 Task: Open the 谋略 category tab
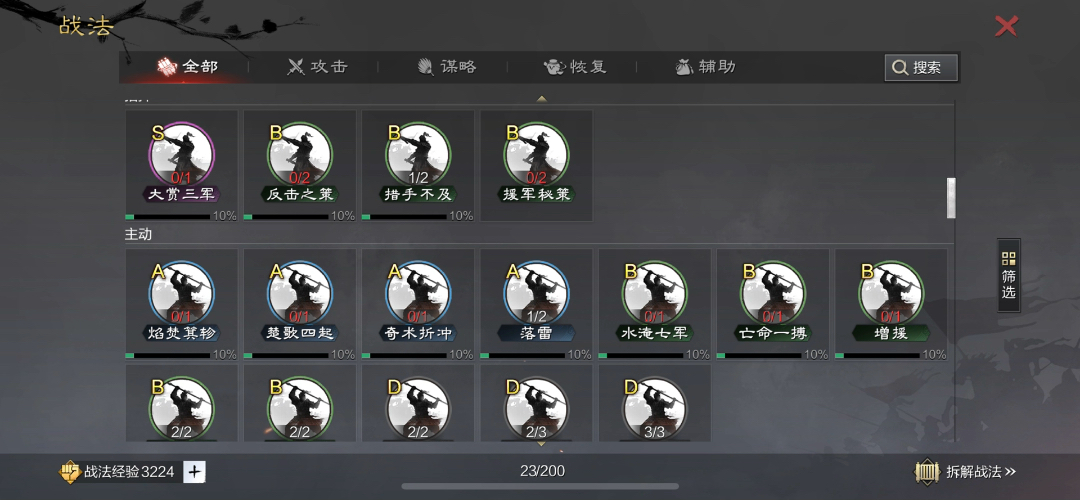coord(446,67)
